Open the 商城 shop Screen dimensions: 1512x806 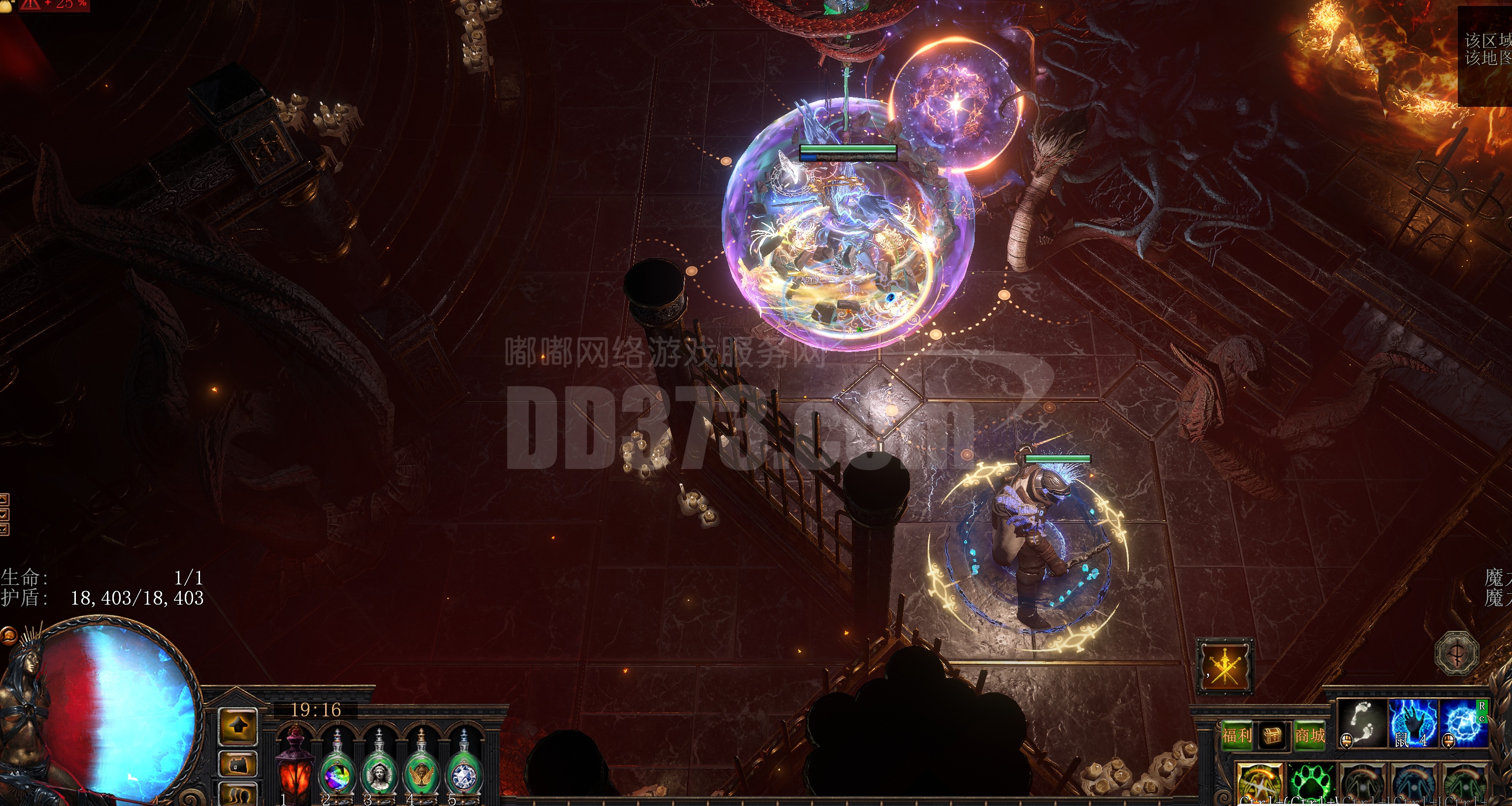(x=1310, y=736)
